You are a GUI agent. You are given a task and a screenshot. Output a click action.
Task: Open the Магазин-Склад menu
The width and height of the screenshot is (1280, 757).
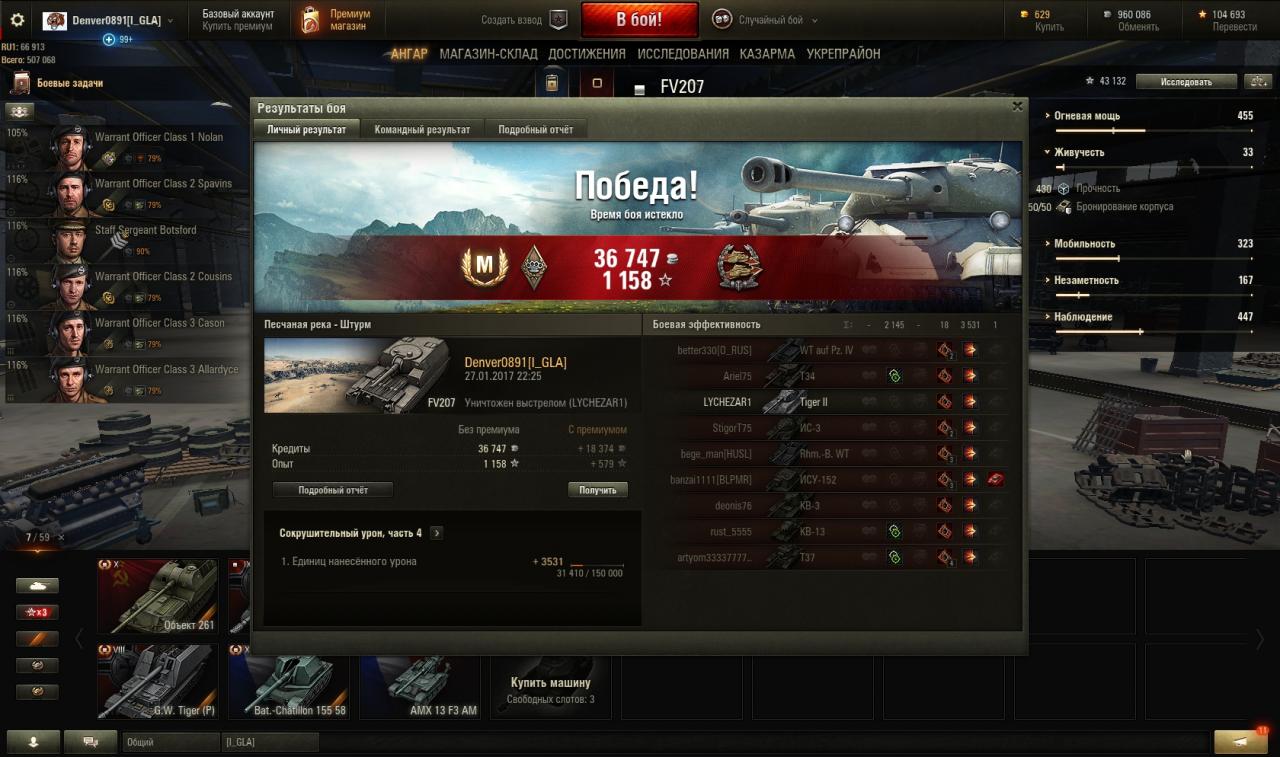(x=488, y=54)
